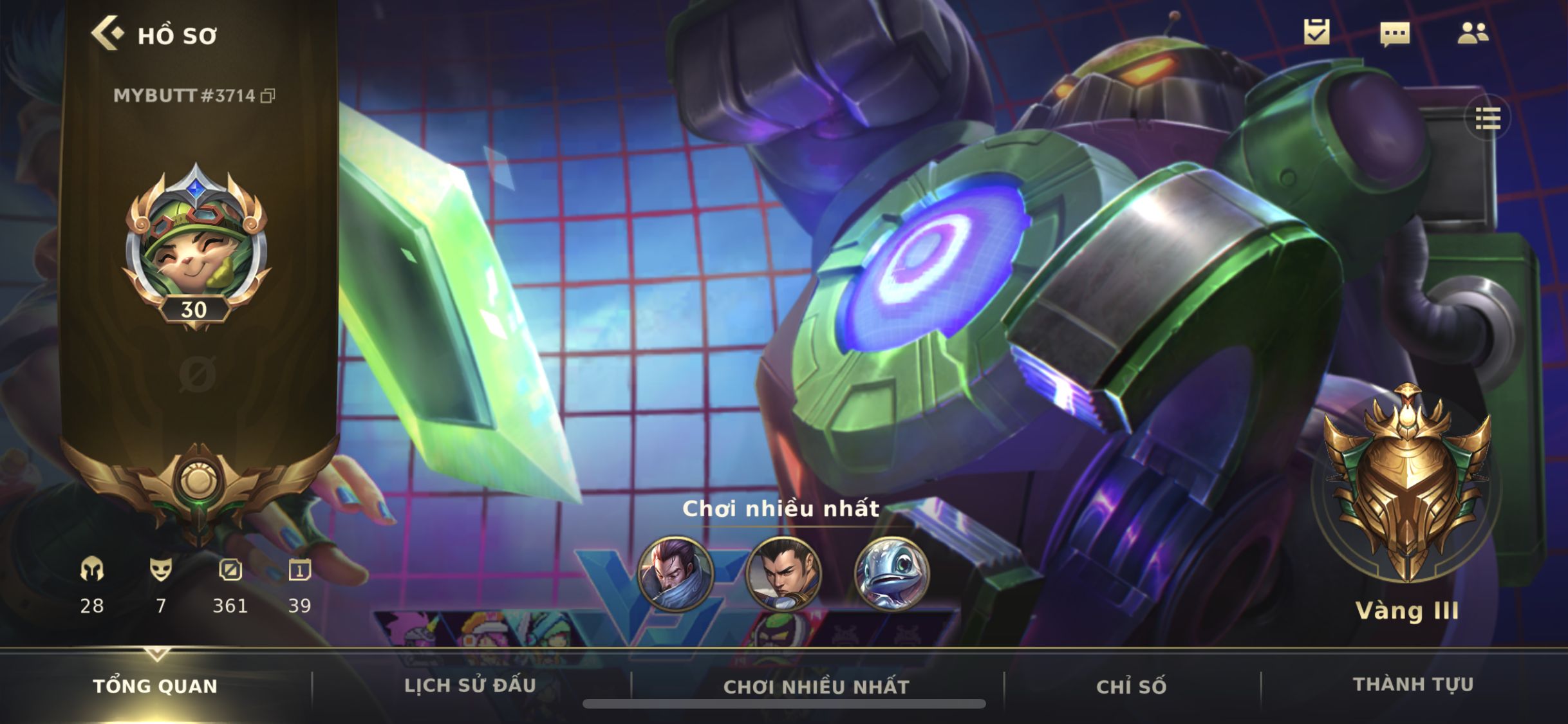Open the missions clipboard icon
This screenshot has height=724, width=1568.
[x=1316, y=32]
